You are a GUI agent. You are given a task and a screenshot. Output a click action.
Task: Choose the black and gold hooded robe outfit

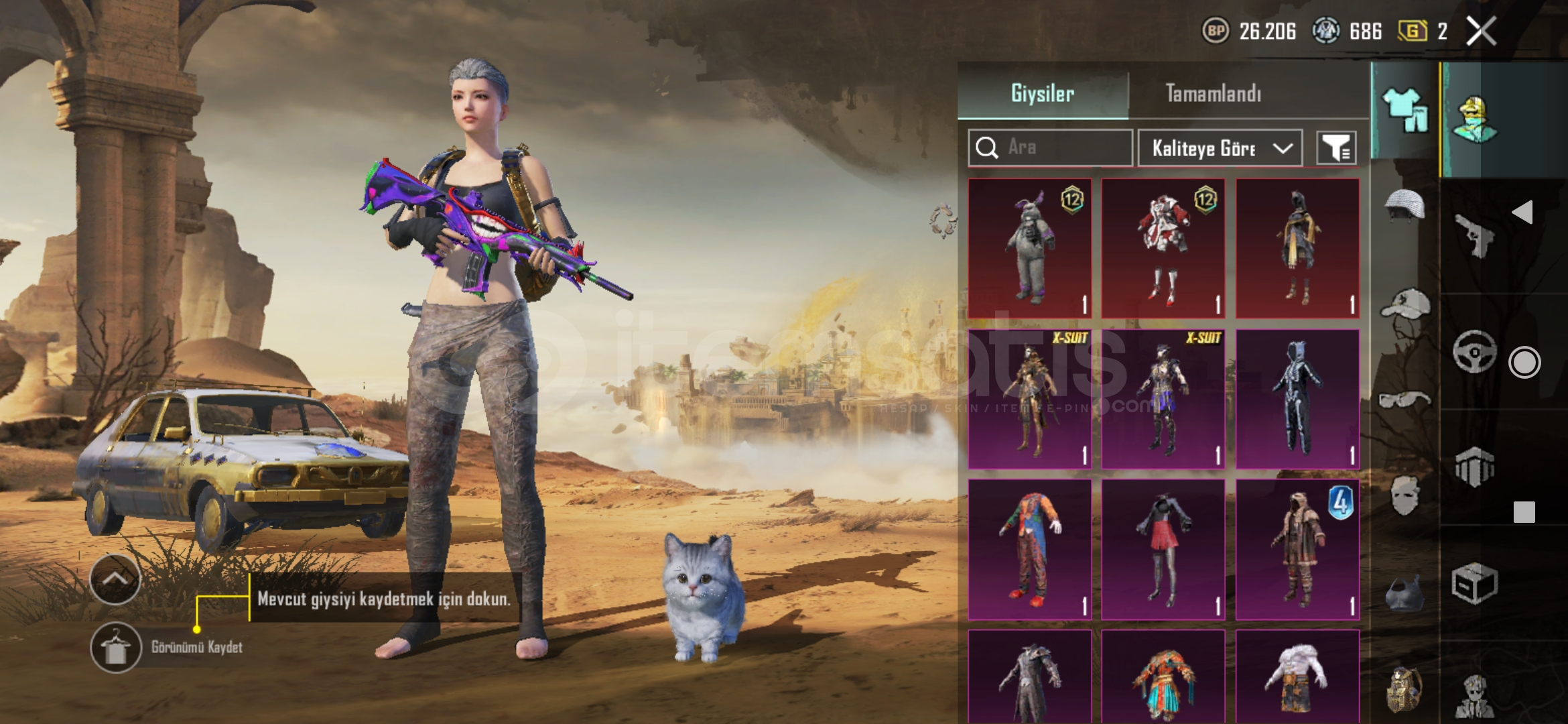pos(1297,248)
